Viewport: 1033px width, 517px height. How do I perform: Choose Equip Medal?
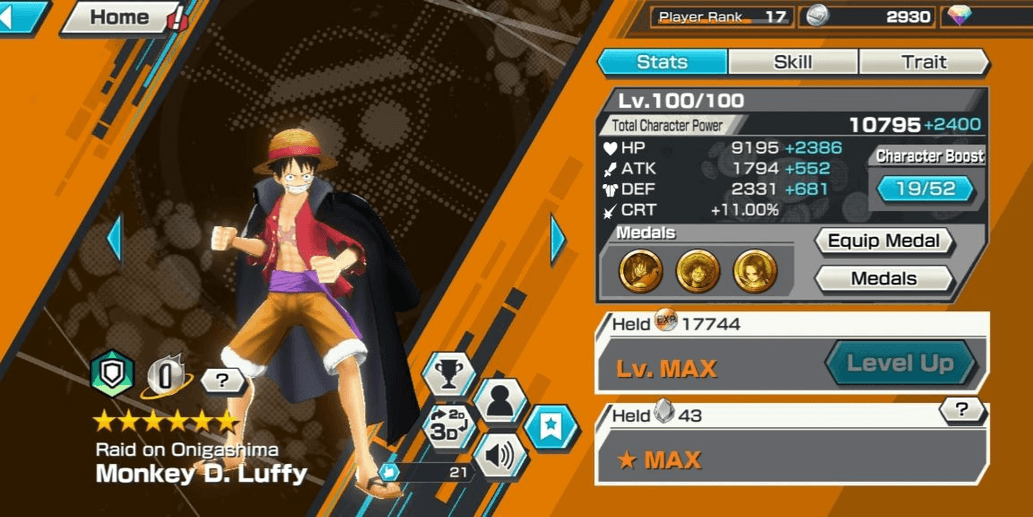coord(883,241)
